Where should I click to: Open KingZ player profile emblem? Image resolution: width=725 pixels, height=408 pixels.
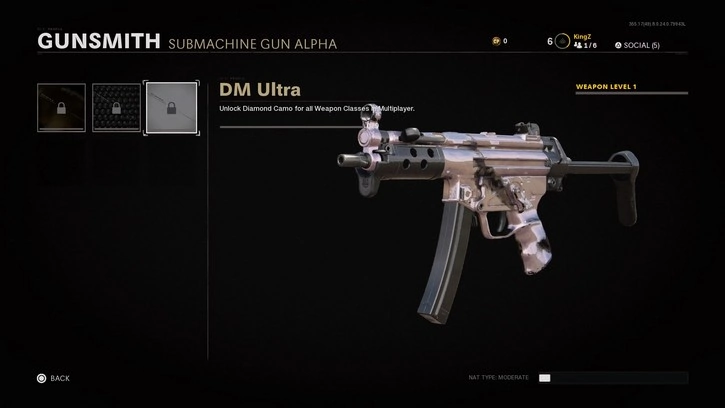(x=562, y=41)
